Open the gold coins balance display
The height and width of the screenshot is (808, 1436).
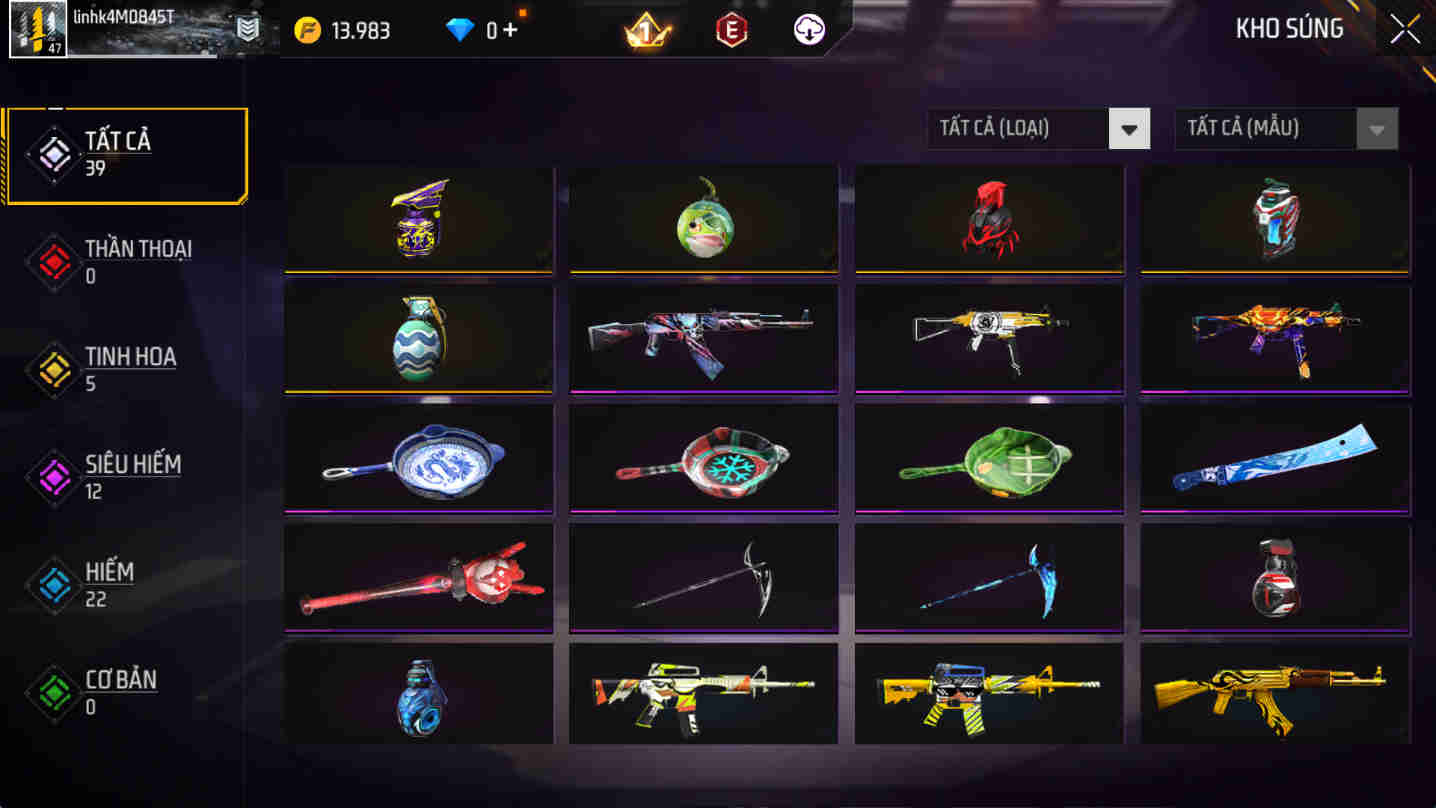(345, 30)
